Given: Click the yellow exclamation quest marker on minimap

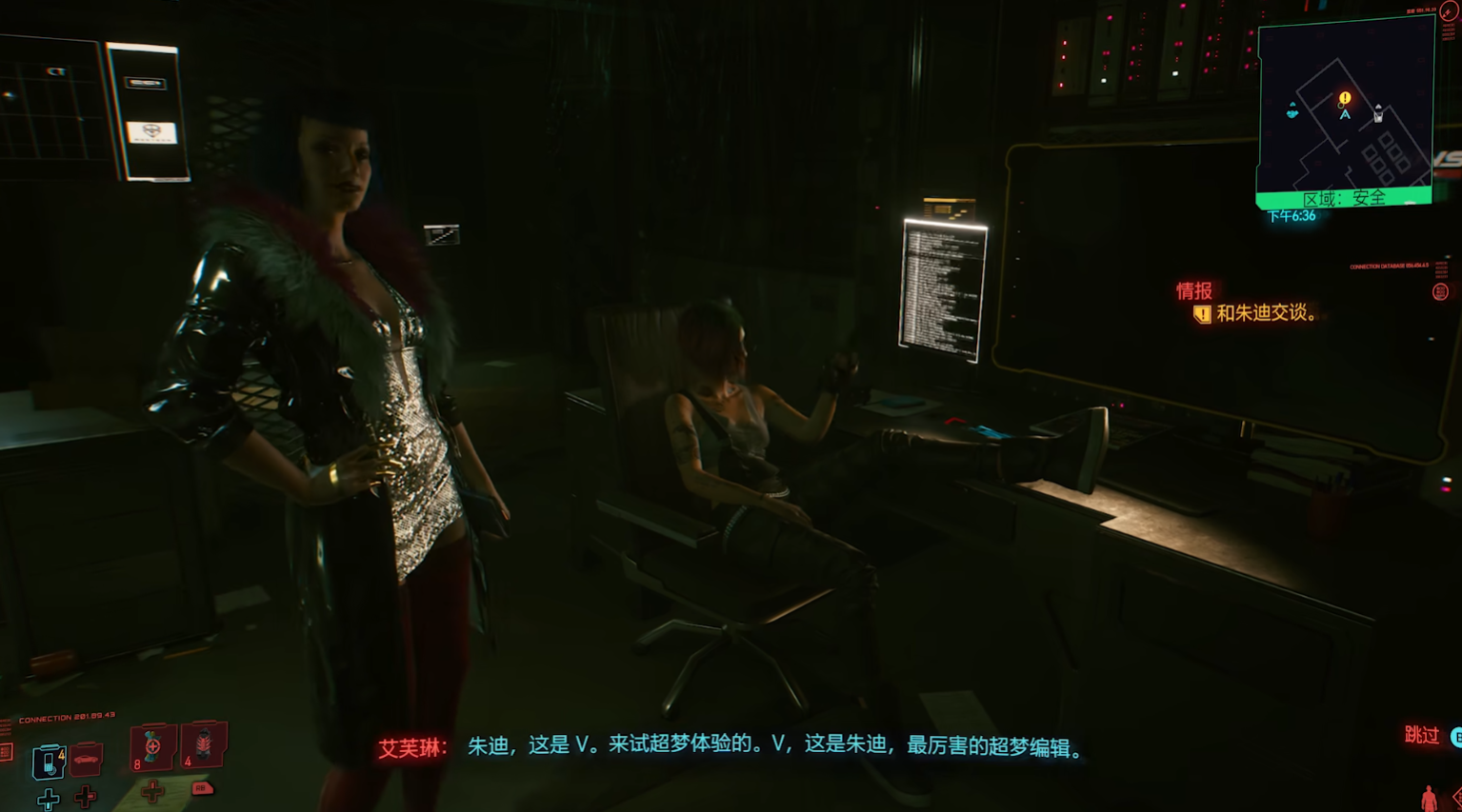Looking at the screenshot, I should (x=1344, y=97).
